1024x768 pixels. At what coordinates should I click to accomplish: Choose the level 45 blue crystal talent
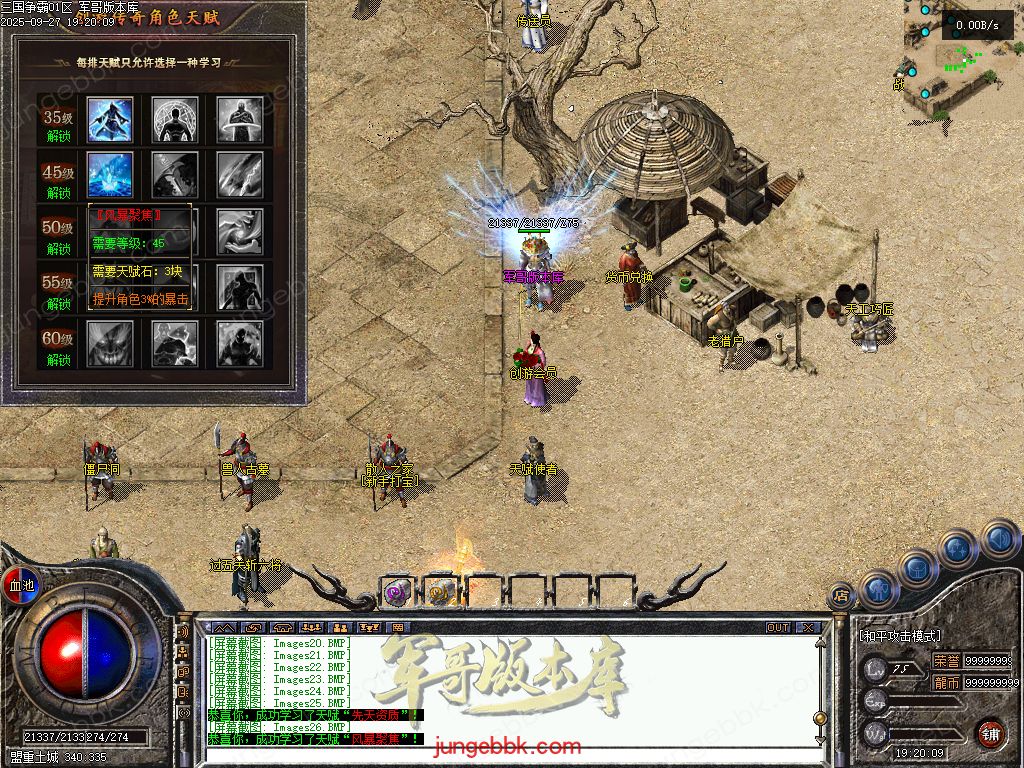tap(110, 174)
